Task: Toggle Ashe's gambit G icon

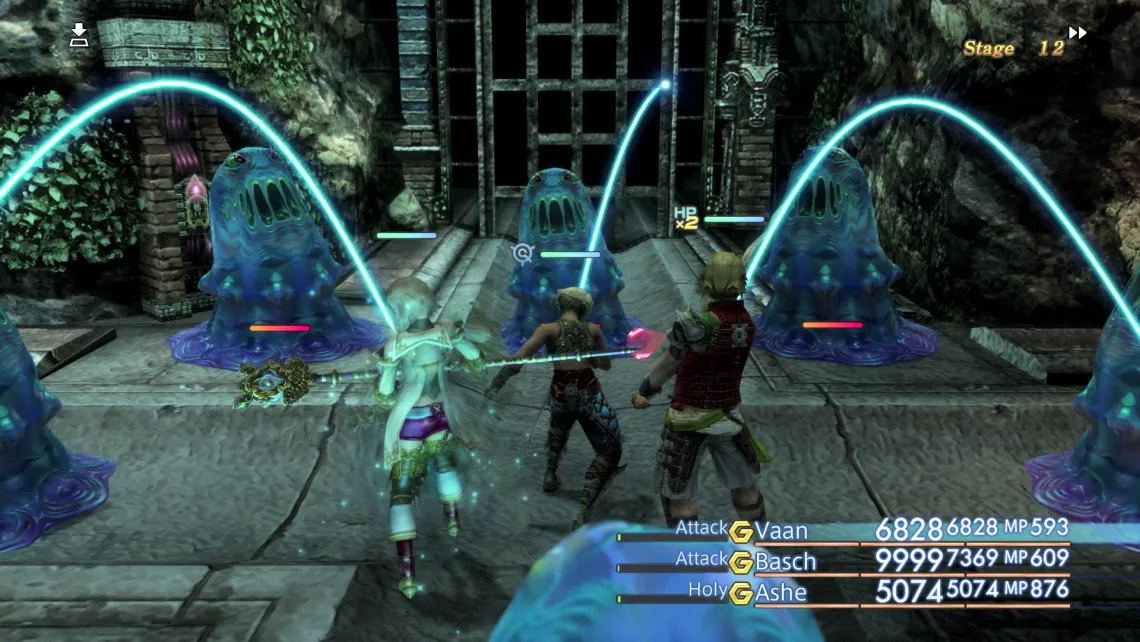Action: tap(740, 593)
